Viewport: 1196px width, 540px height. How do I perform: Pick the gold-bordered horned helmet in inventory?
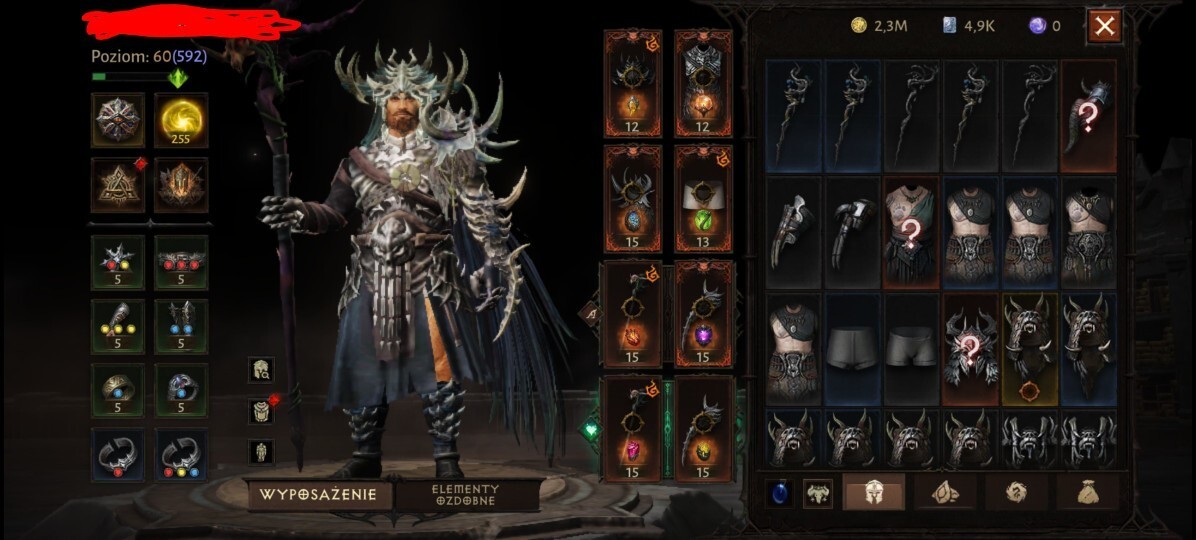(x=1030, y=349)
